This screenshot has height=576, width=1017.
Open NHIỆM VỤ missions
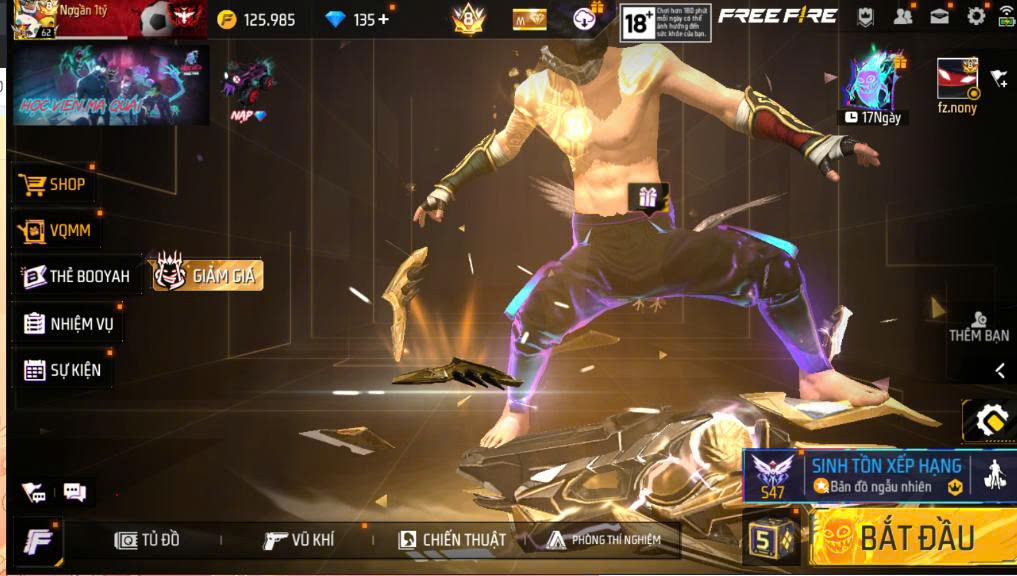pos(70,323)
